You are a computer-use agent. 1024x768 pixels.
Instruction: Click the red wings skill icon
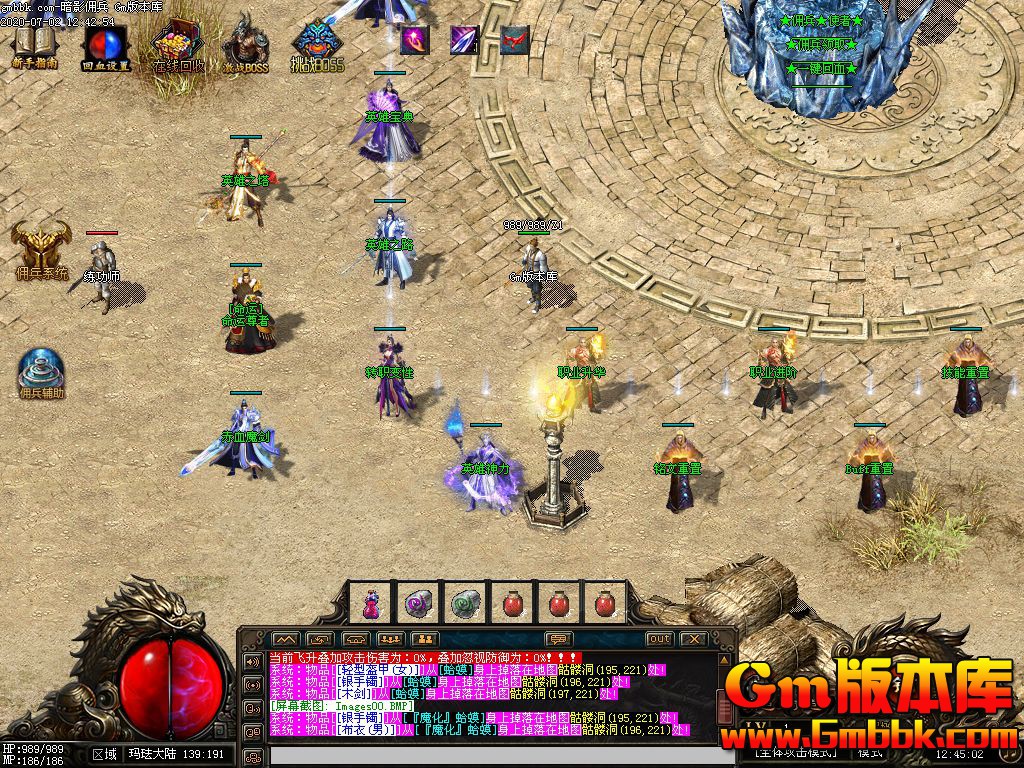pos(514,40)
